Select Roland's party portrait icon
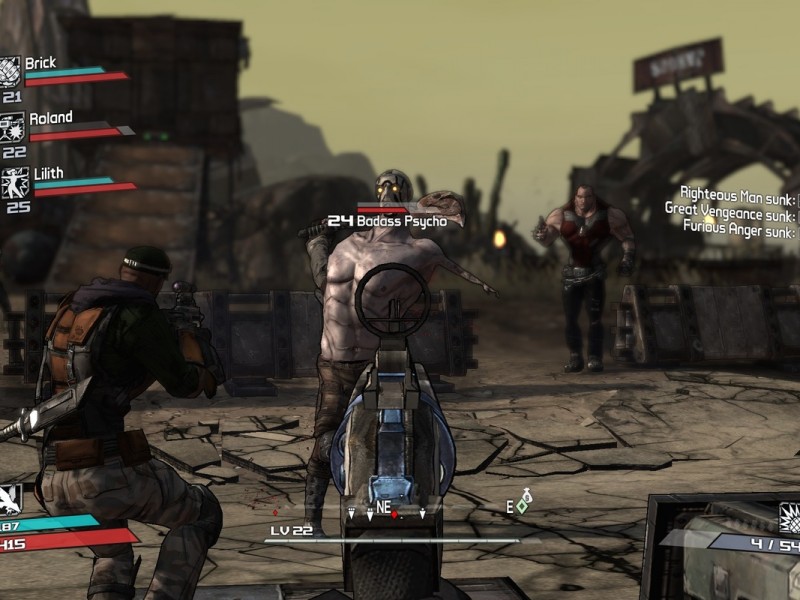The width and height of the screenshot is (800, 600). 12,127
